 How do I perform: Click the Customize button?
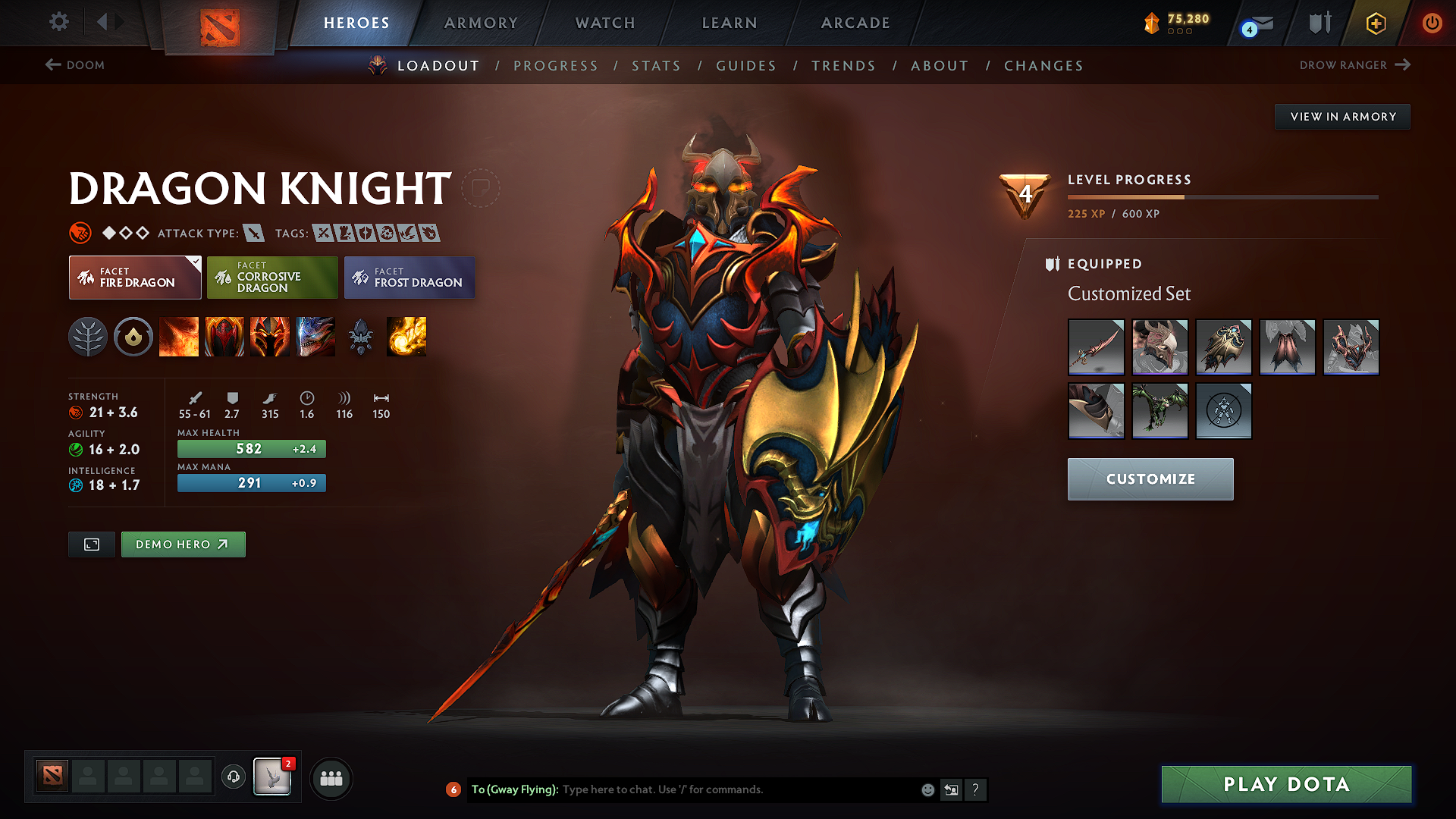pos(1150,479)
